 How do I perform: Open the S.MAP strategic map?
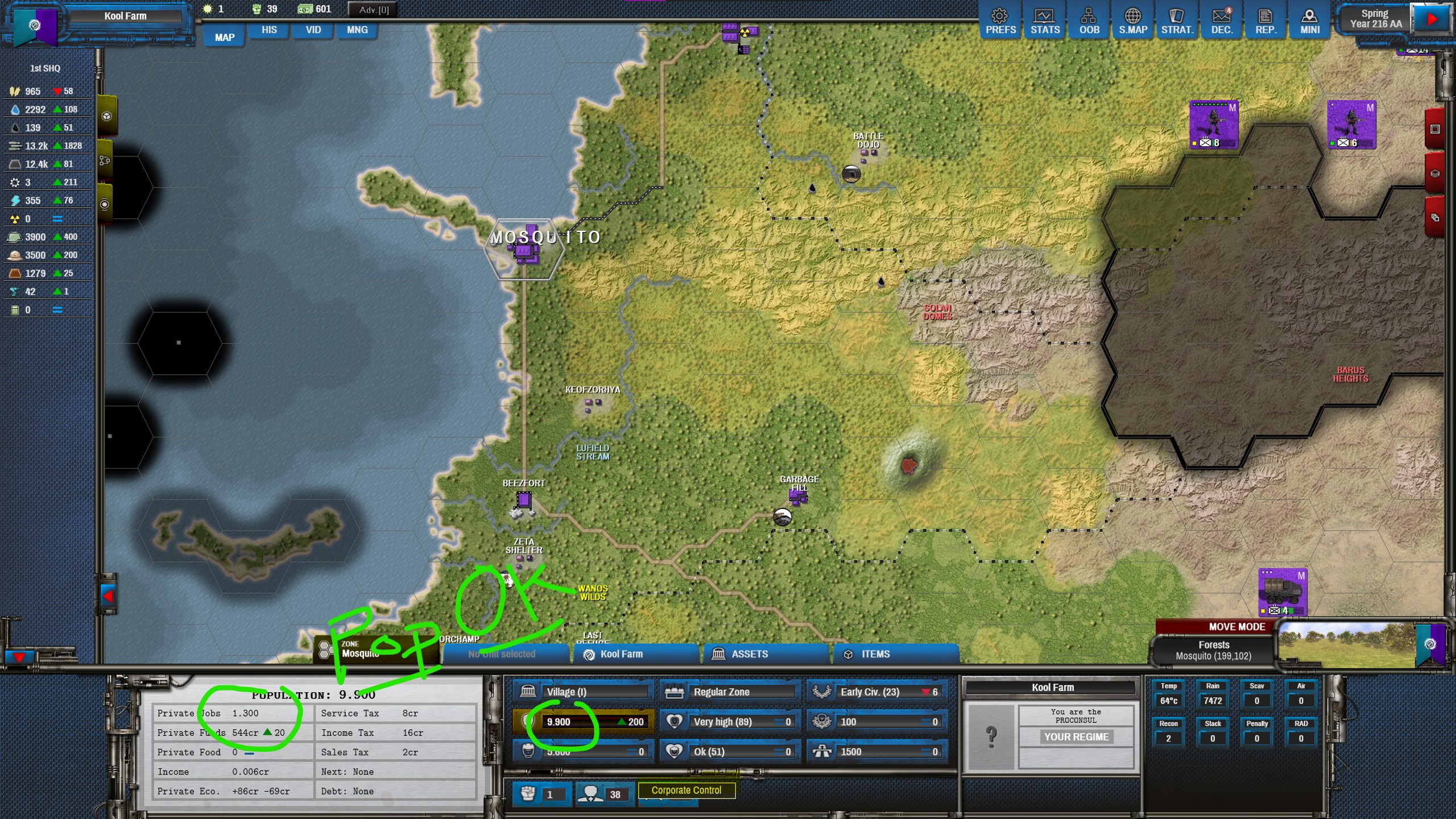click(x=1132, y=22)
